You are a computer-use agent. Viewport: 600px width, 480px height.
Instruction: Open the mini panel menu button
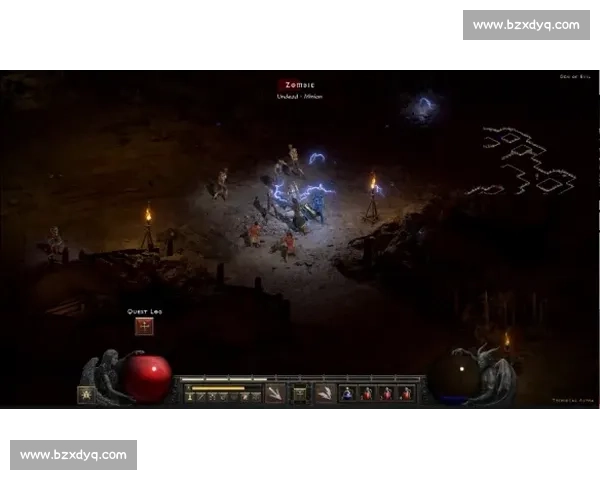click(x=299, y=394)
